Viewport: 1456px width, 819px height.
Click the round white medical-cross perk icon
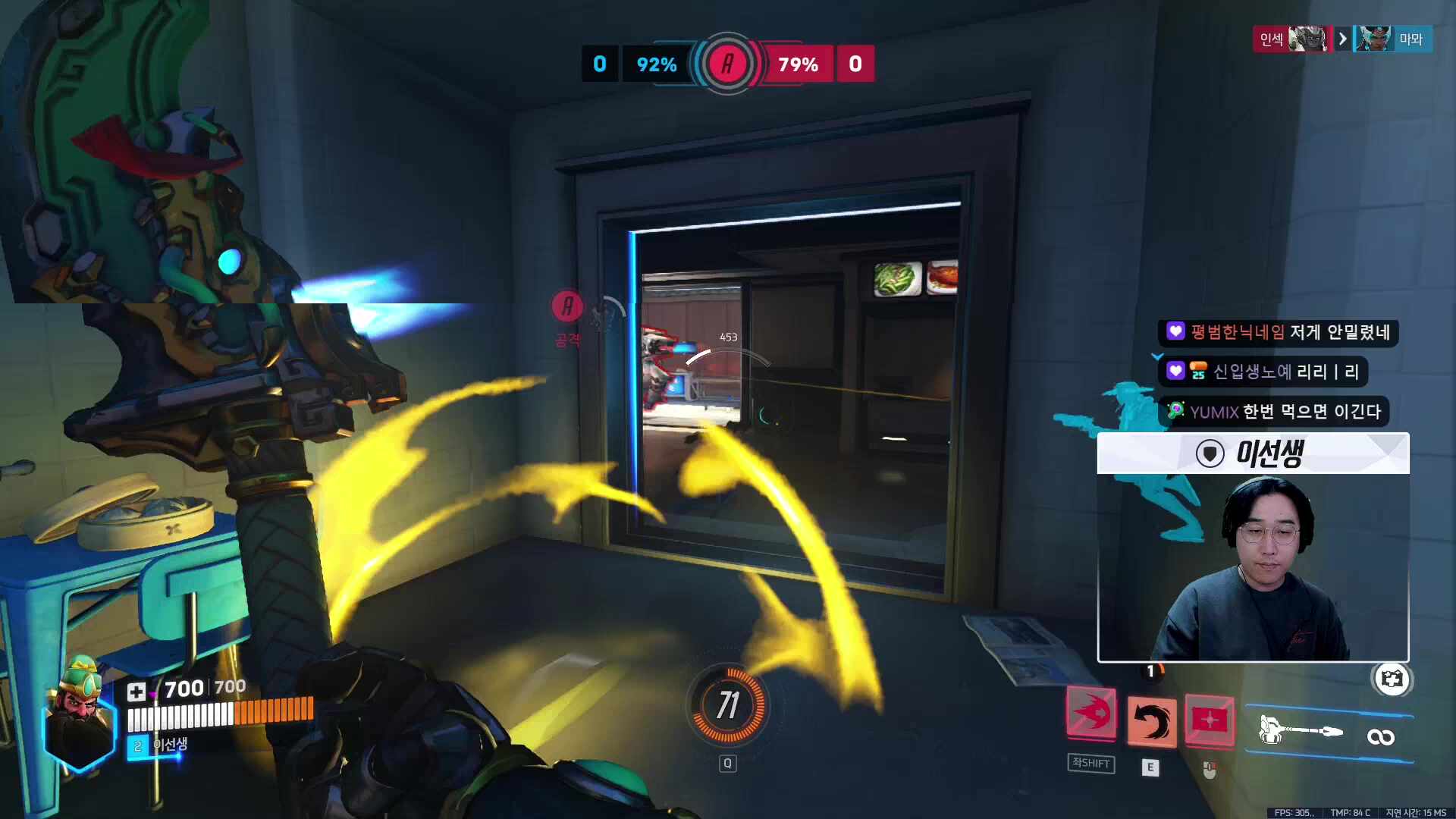(1392, 679)
